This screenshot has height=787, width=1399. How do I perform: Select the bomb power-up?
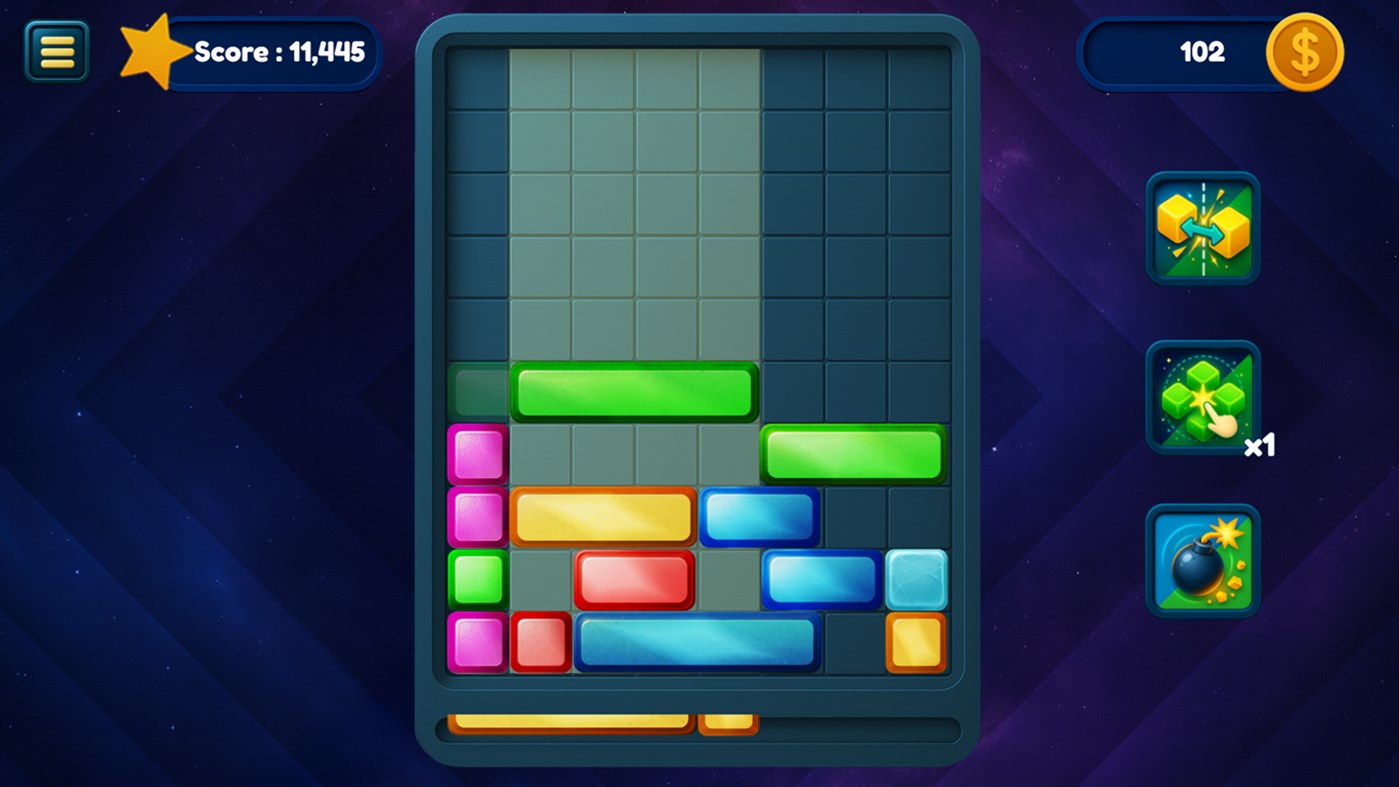click(x=1202, y=560)
